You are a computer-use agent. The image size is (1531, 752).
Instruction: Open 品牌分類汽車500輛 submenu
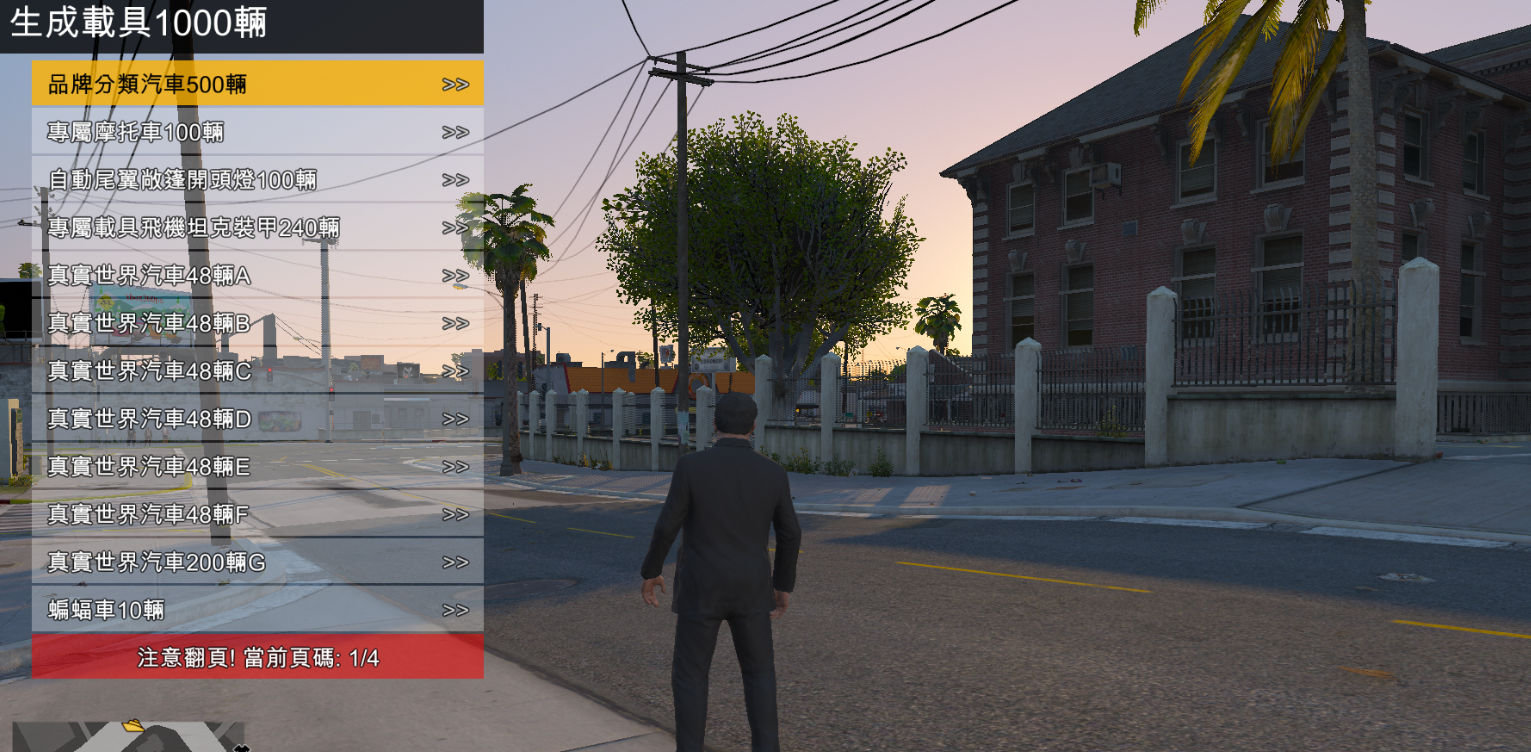[x=257, y=84]
